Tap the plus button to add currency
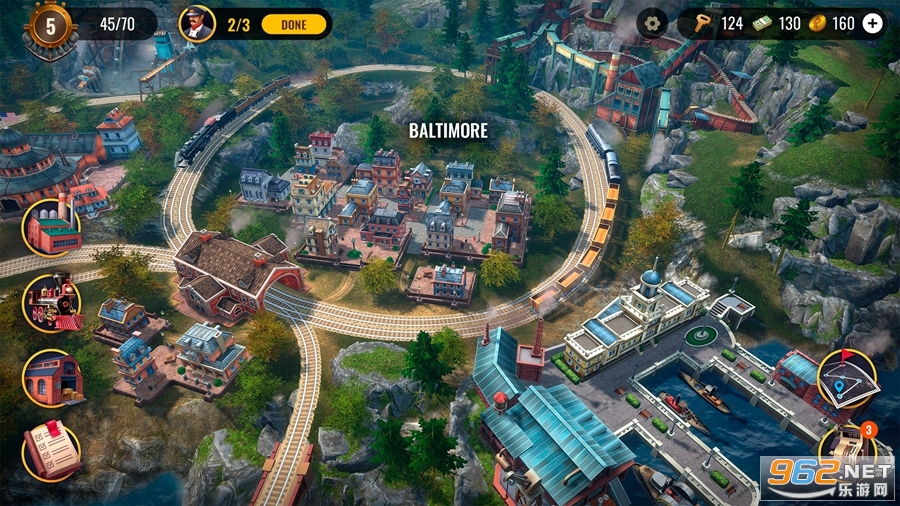This screenshot has width=900, height=506. coord(873,23)
